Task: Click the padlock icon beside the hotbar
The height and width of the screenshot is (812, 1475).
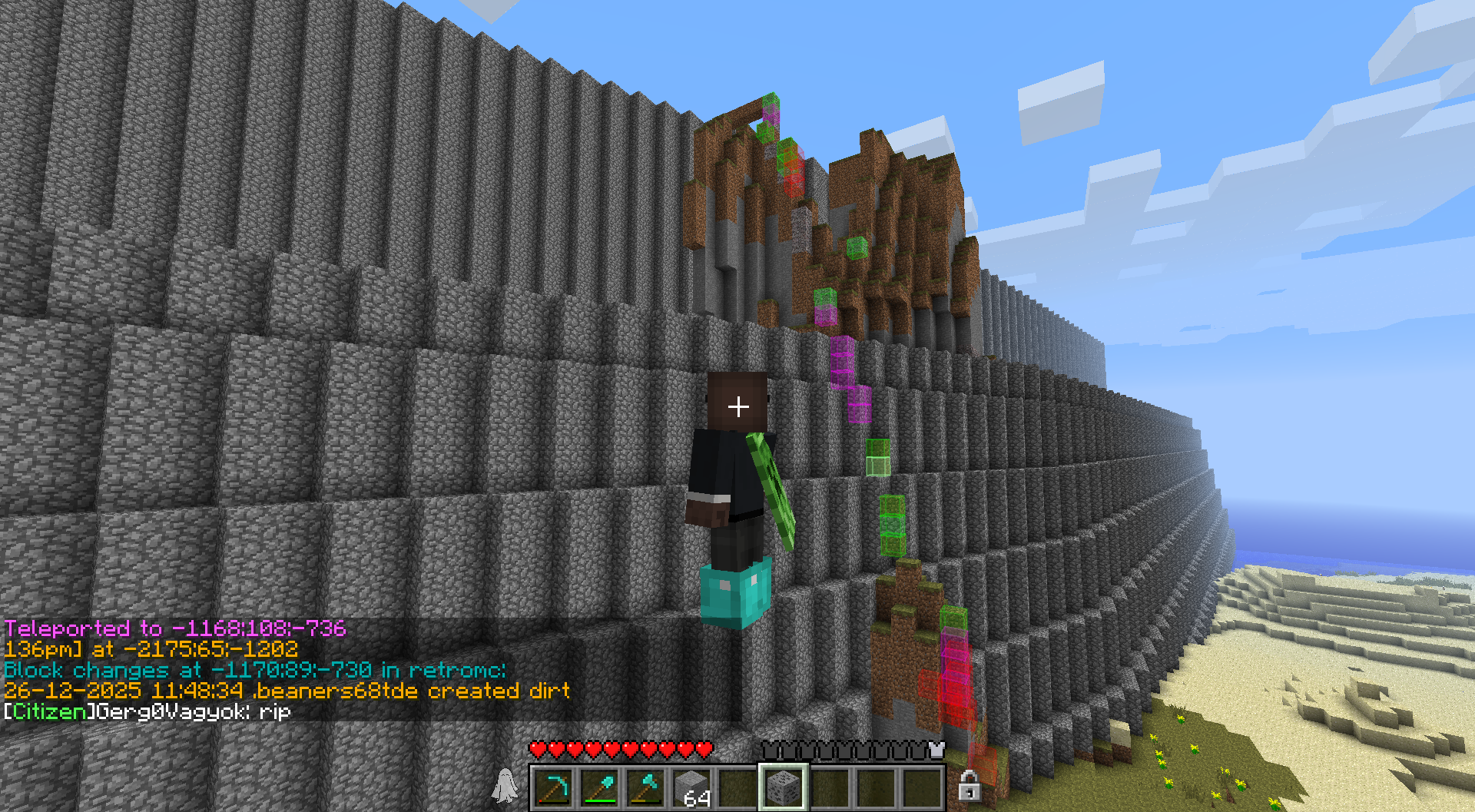Action: pos(969,786)
